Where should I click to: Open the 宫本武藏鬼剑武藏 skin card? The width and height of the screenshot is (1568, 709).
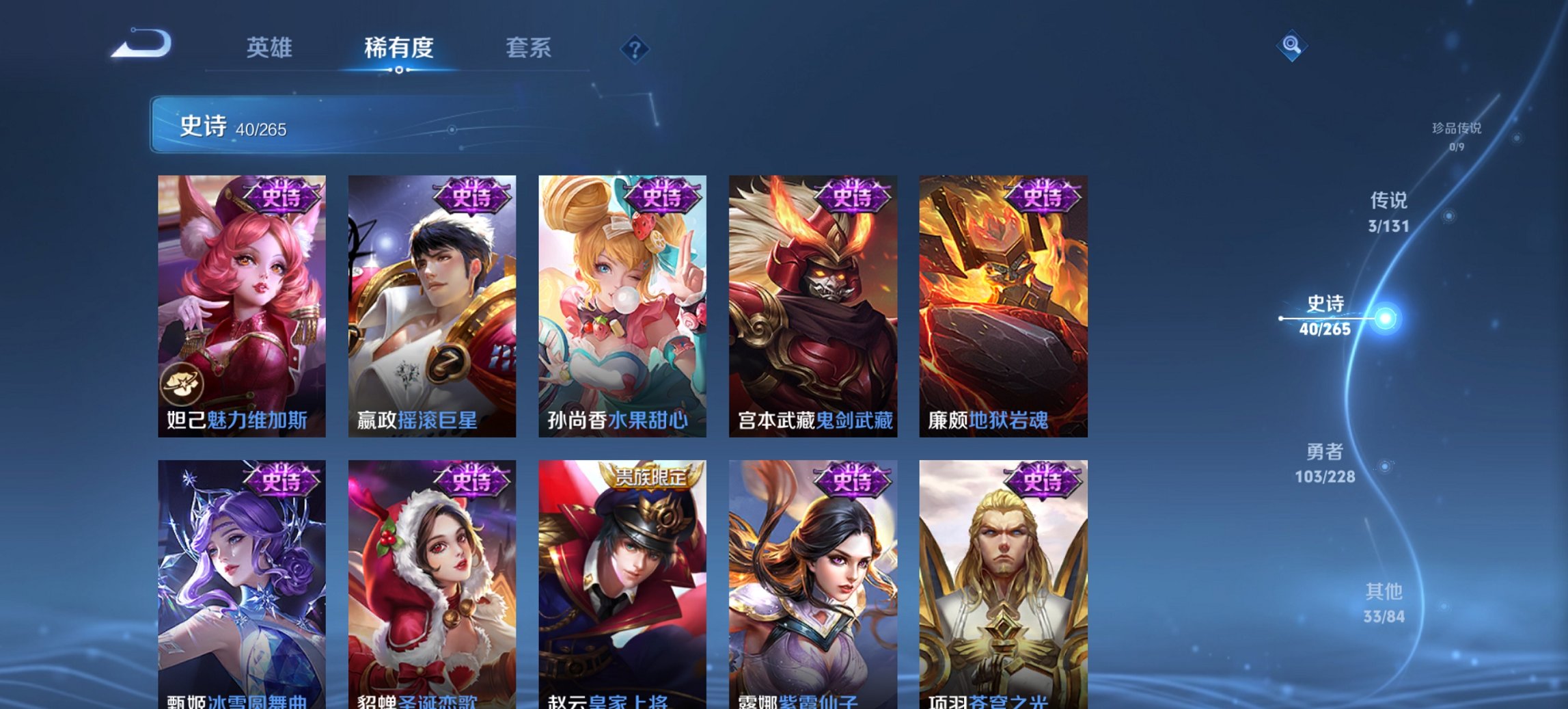pos(814,301)
